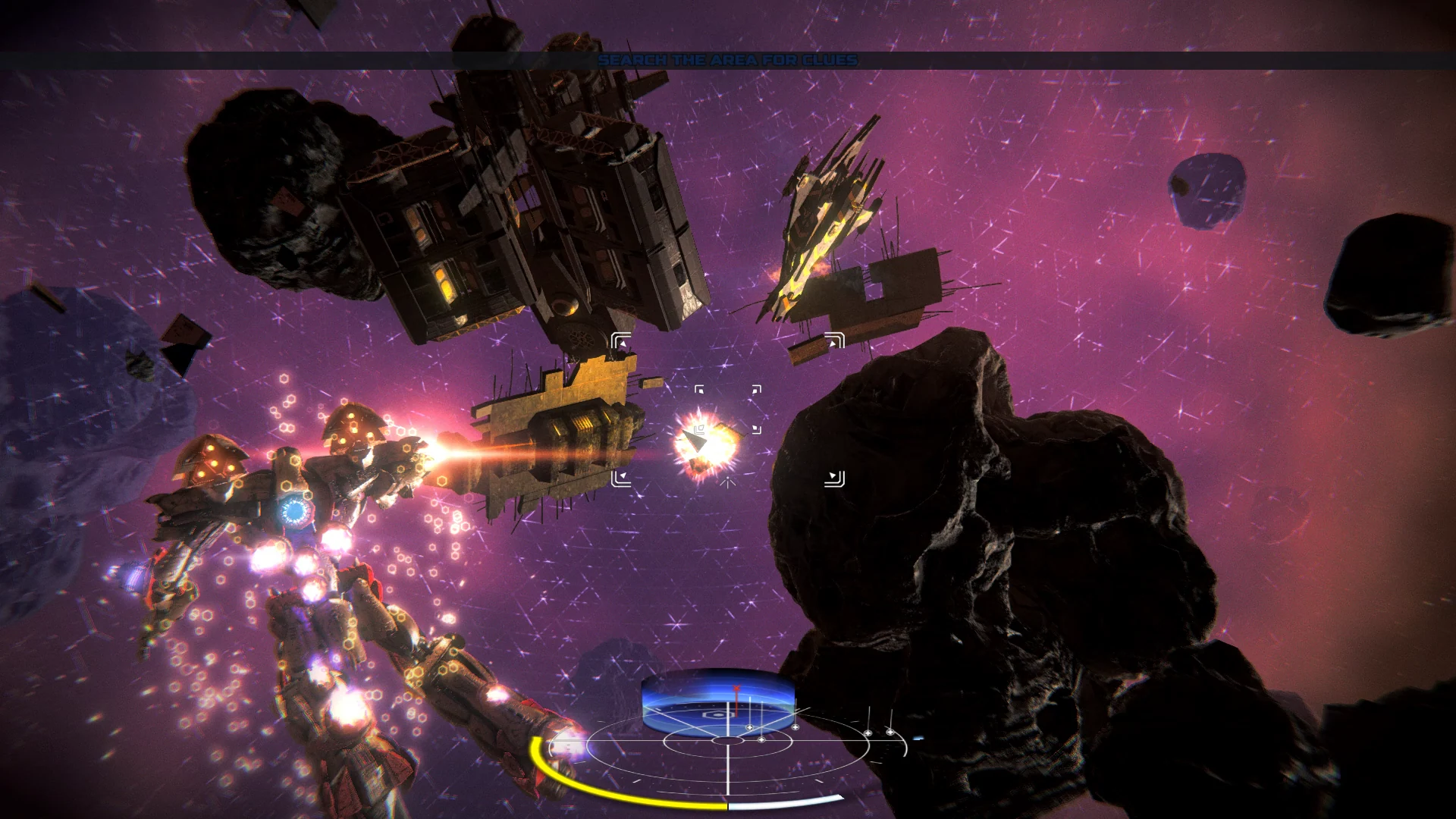Select the central targeting crosshair reticle
Image resolution: width=1456 pixels, height=819 pixels.
click(727, 409)
